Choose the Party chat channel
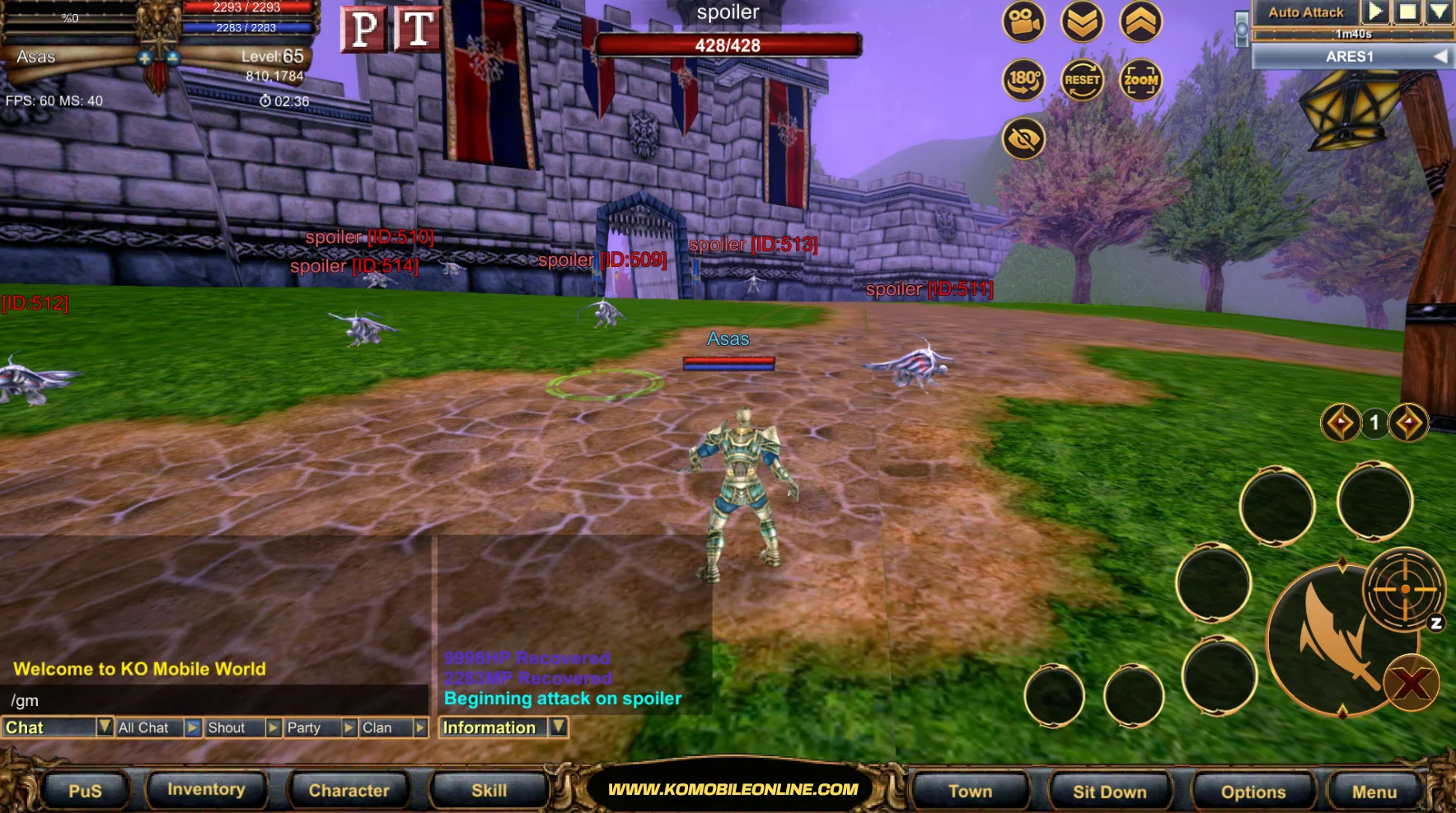The width and height of the screenshot is (1456, 813). [311, 728]
